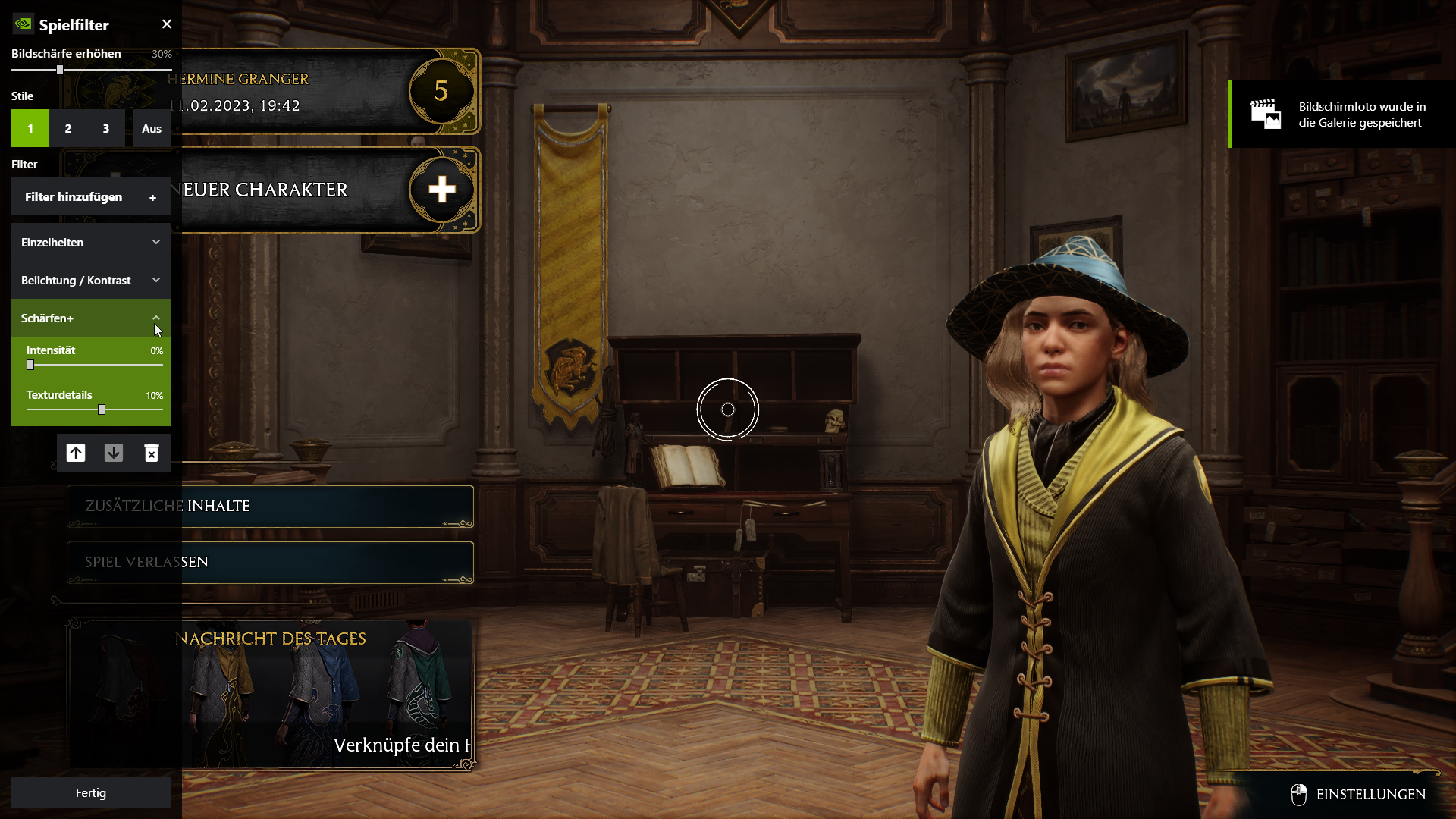Open Filter hinzufügen with the plus icon
Screen dimensions: 1456x819
coord(152,197)
